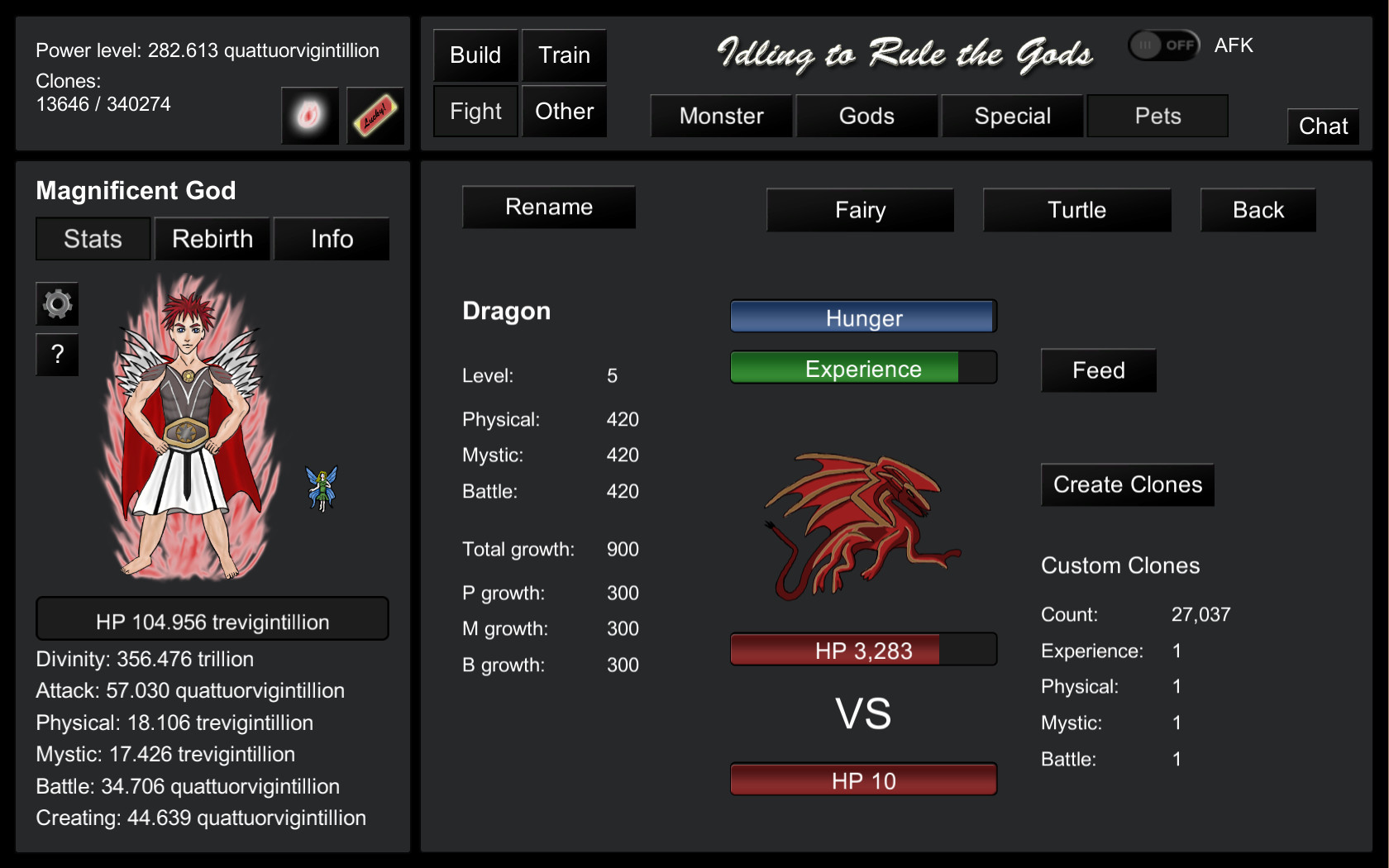Screen dimensions: 1389x868
Task: Open the god settings gear icon
Action: (56, 304)
